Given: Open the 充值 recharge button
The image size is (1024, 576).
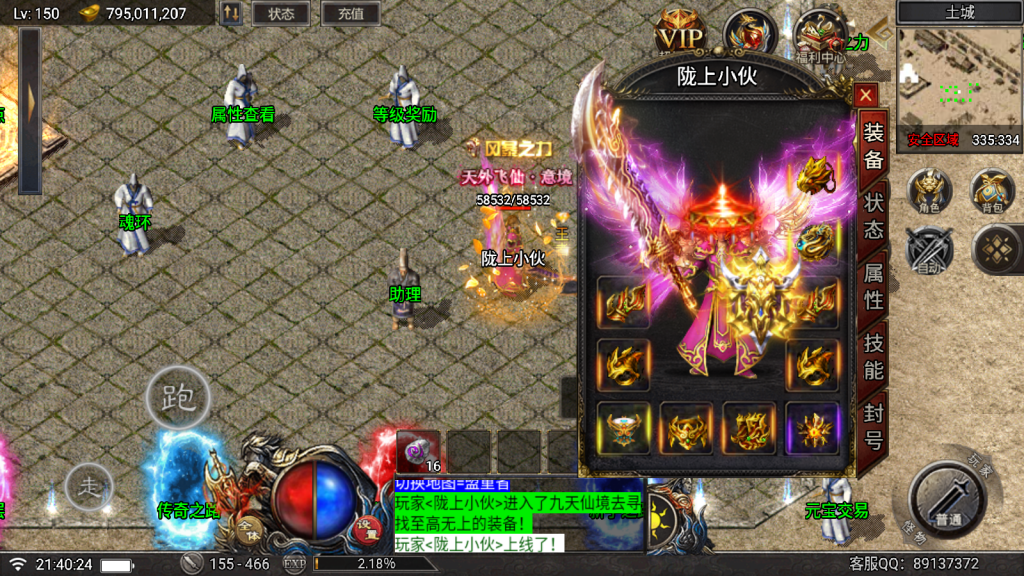Looking at the screenshot, I should tap(351, 14).
